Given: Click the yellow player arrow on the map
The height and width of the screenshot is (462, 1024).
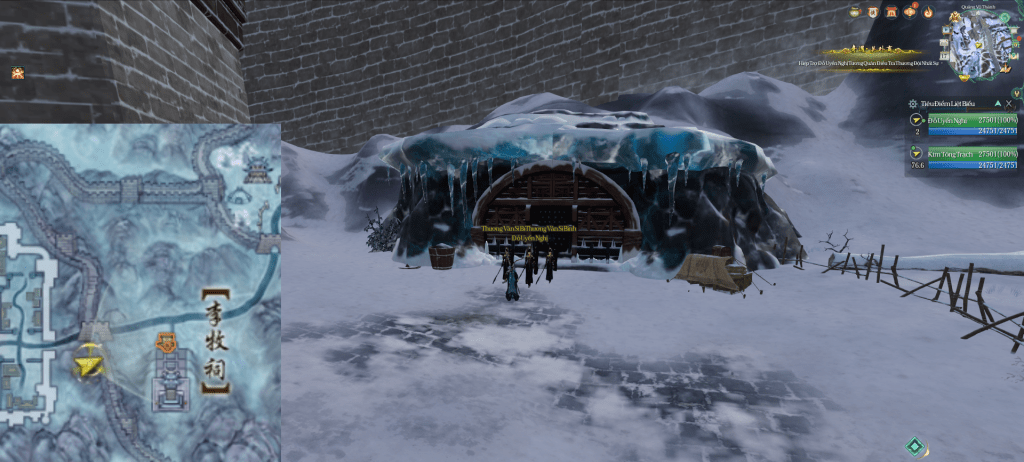Looking at the screenshot, I should coord(89,365).
